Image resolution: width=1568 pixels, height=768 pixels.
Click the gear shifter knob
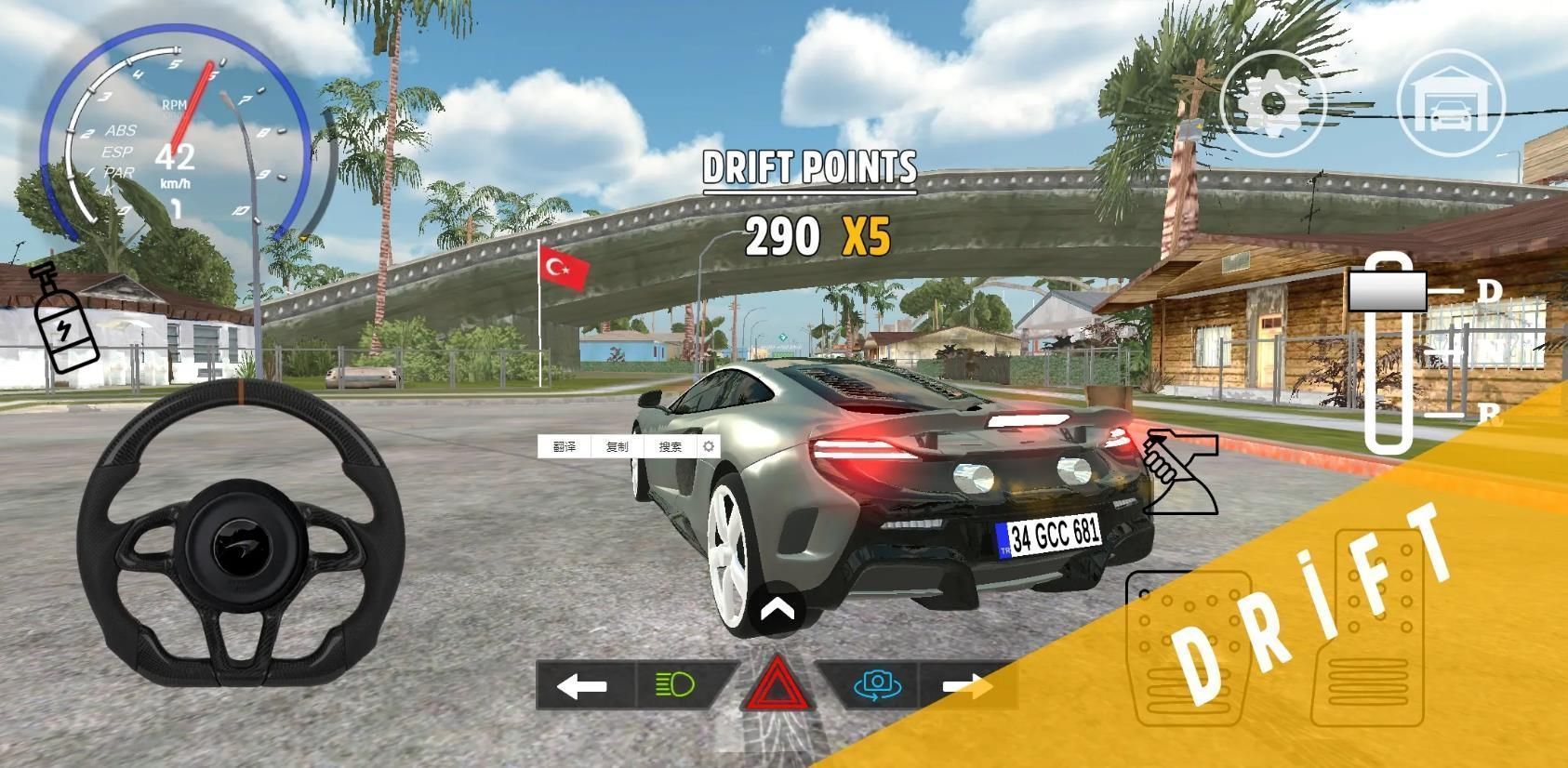[1387, 291]
